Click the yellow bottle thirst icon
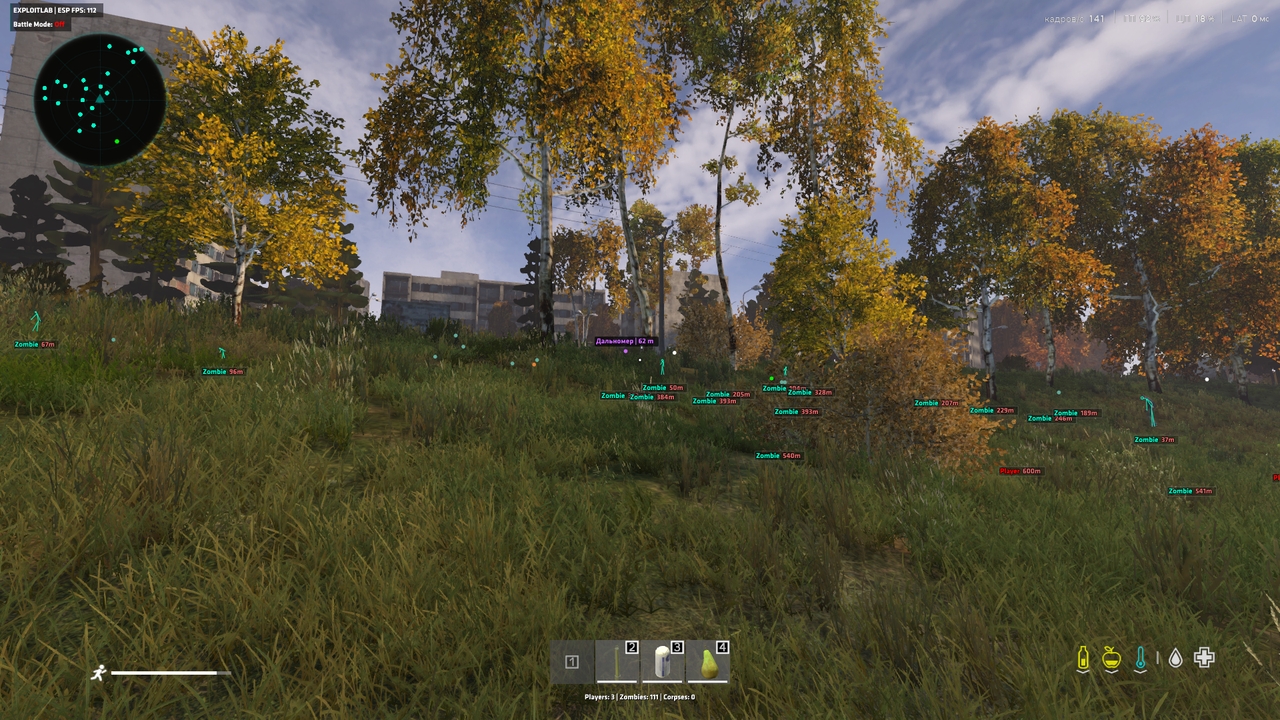 (x=1082, y=658)
